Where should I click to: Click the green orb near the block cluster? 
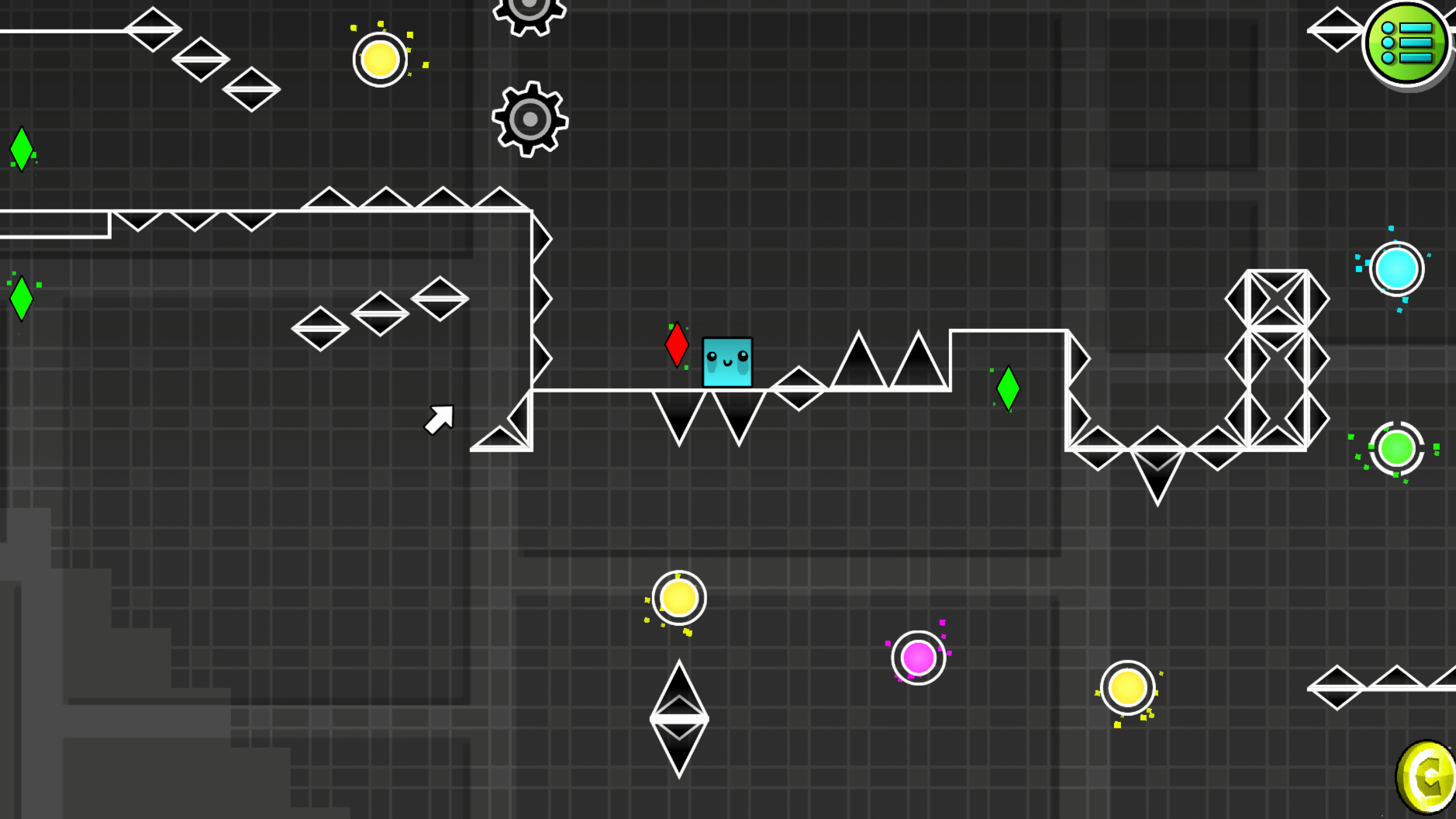pos(1396,448)
